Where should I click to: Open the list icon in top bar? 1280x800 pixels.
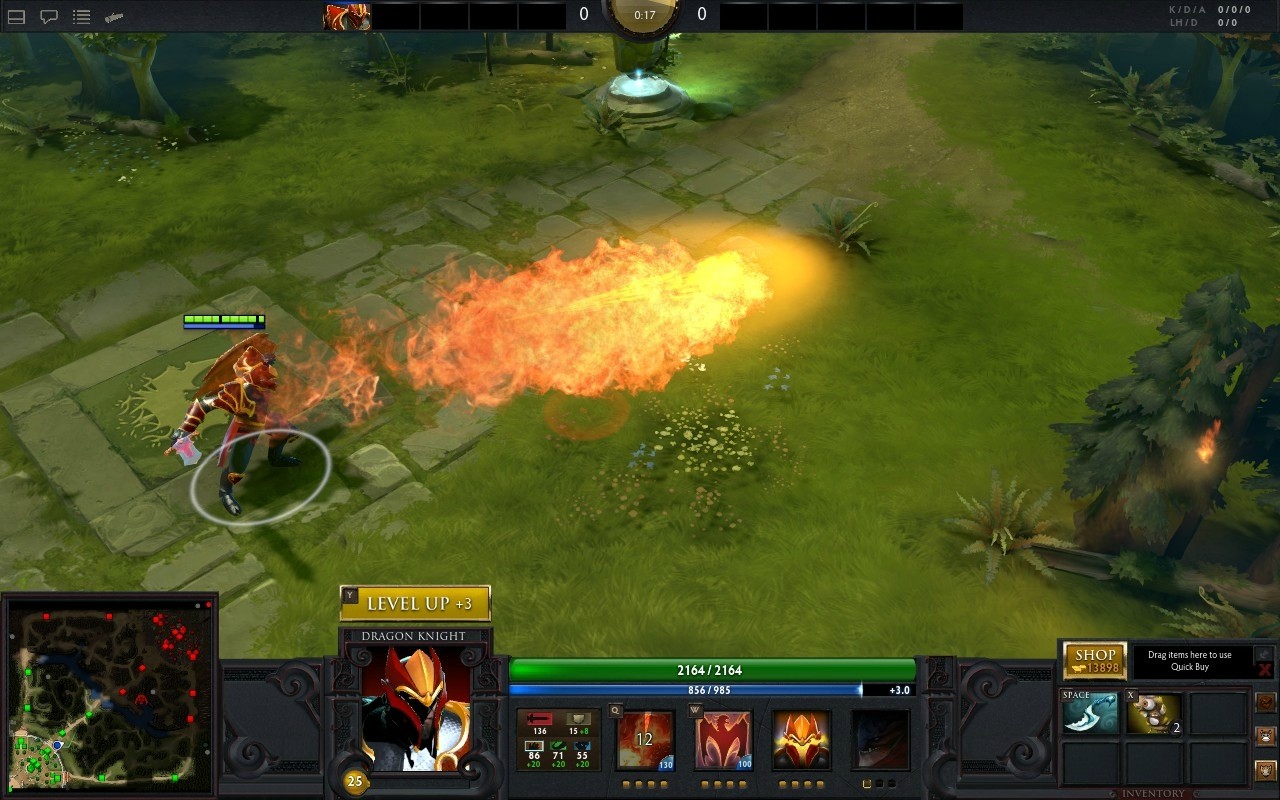82,16
